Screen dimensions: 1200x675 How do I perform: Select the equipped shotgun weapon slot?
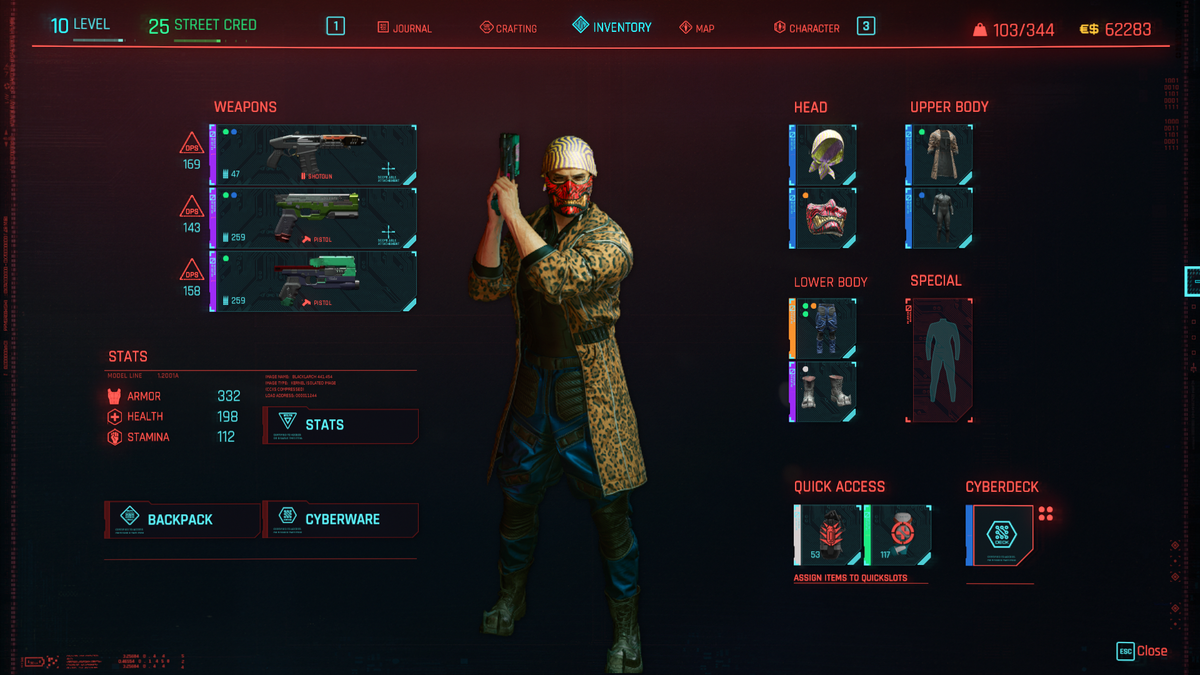pos(314,155)
